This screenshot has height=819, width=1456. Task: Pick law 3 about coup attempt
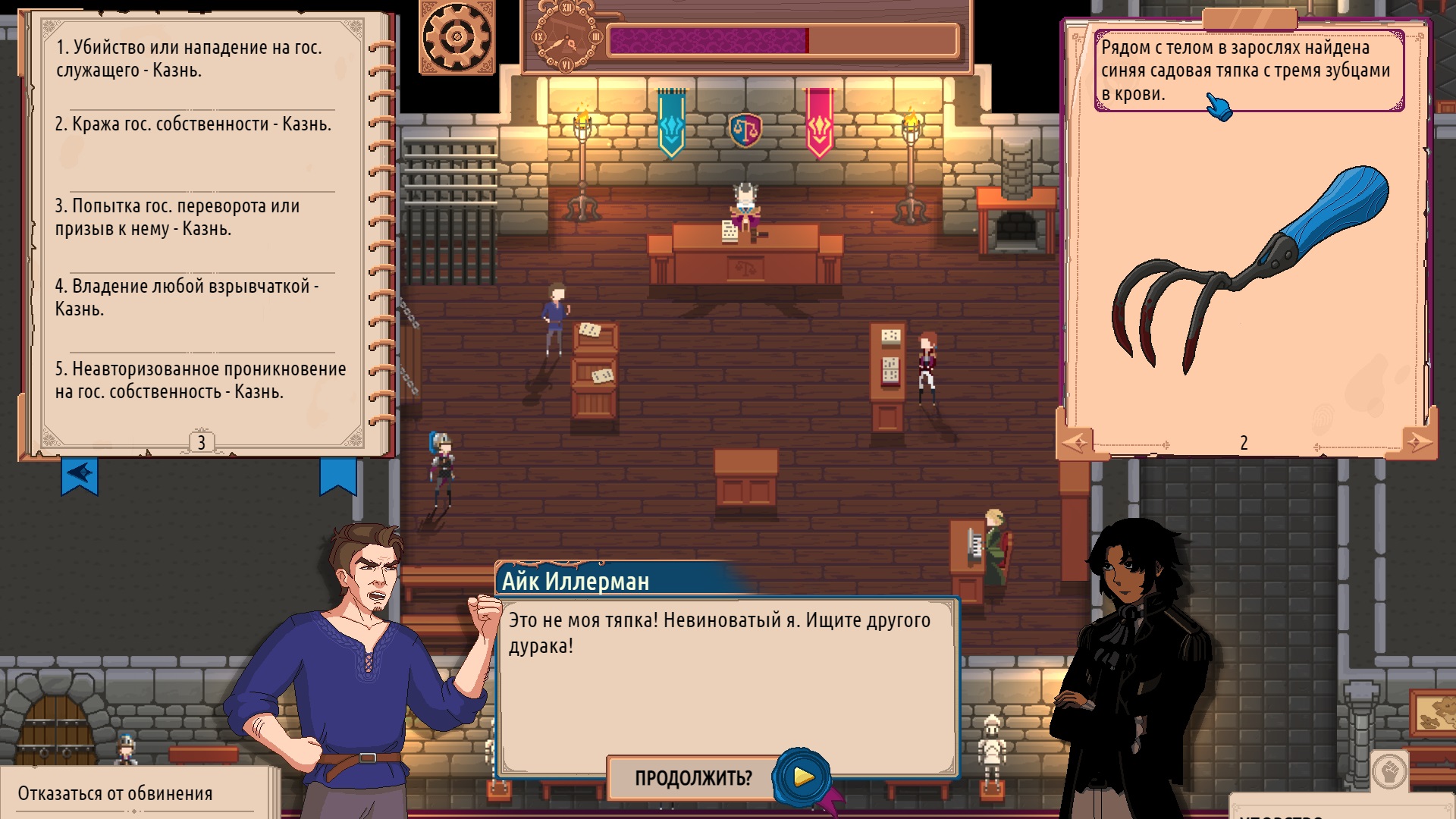[177, 217]
